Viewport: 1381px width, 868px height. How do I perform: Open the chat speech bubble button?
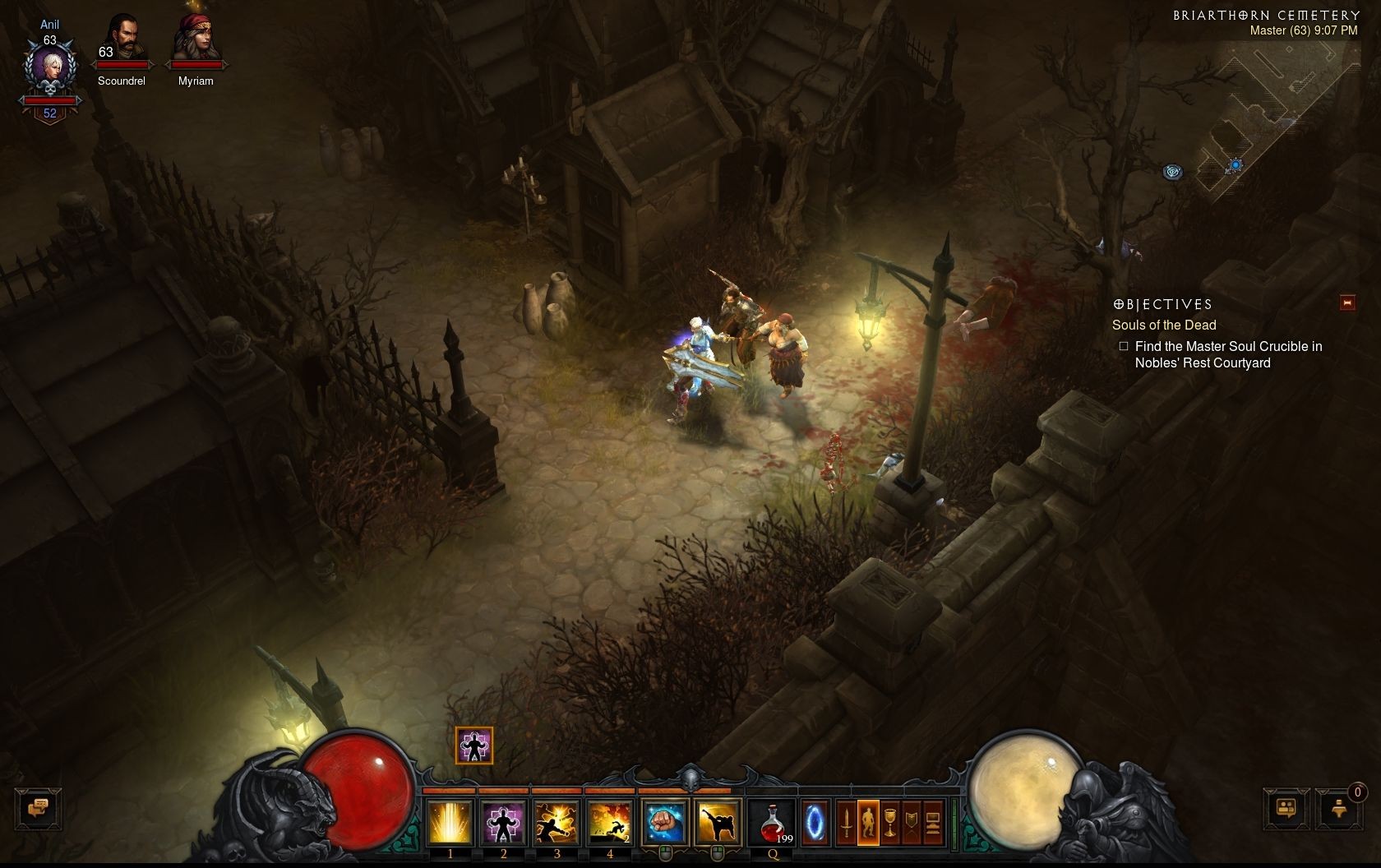click(x=38, y=808)
